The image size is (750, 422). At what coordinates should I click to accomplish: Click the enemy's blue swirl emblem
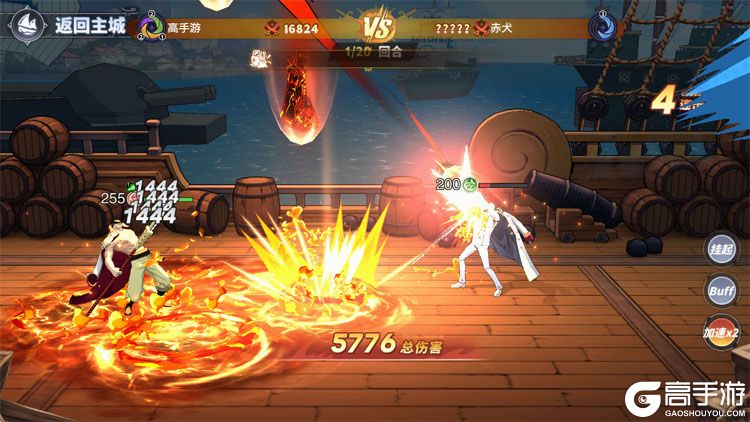[x=601, y=27]
